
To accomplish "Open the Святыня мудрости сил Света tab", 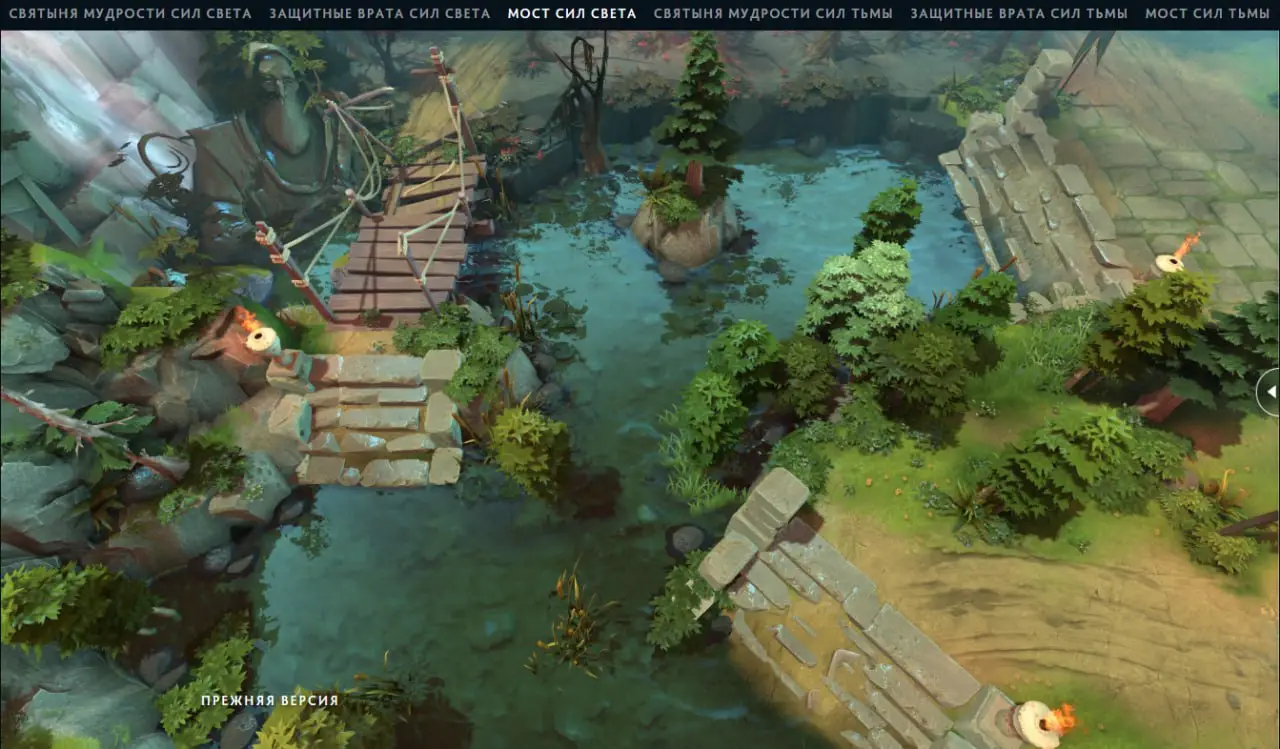I will 130,14.
